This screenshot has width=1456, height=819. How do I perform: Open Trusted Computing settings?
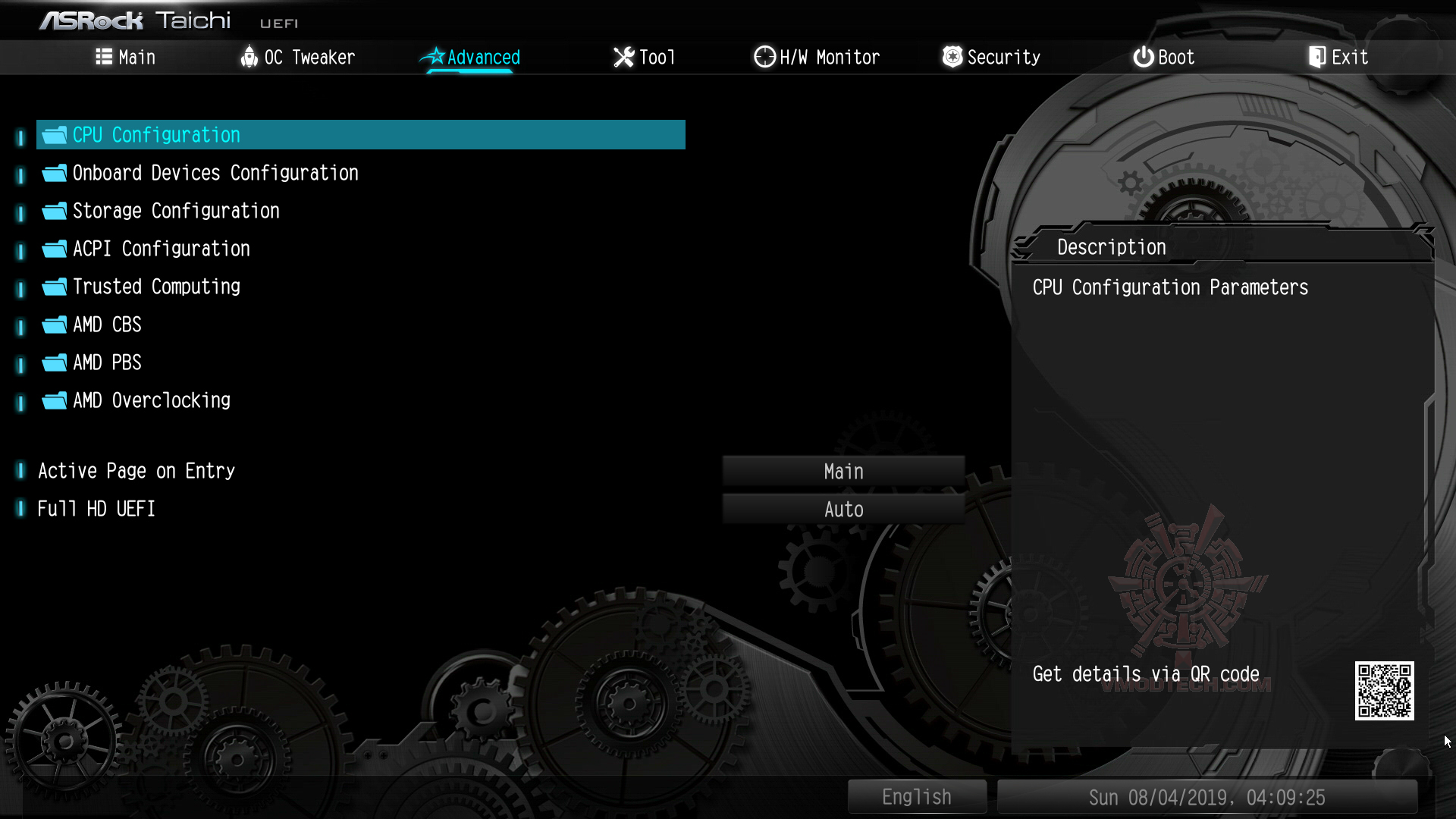(156, 287)
